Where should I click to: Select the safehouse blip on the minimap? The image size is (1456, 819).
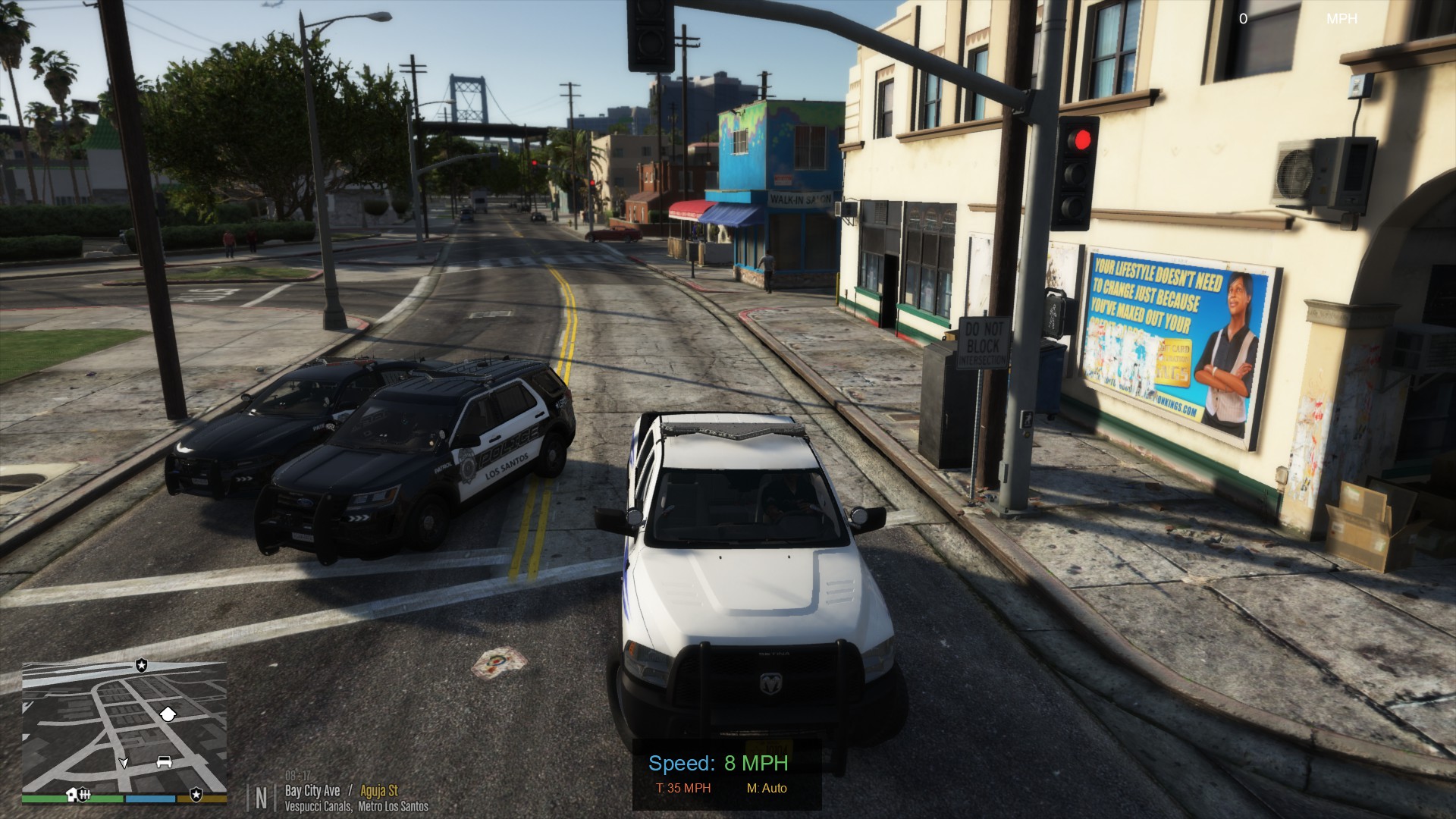pos(72,794)
